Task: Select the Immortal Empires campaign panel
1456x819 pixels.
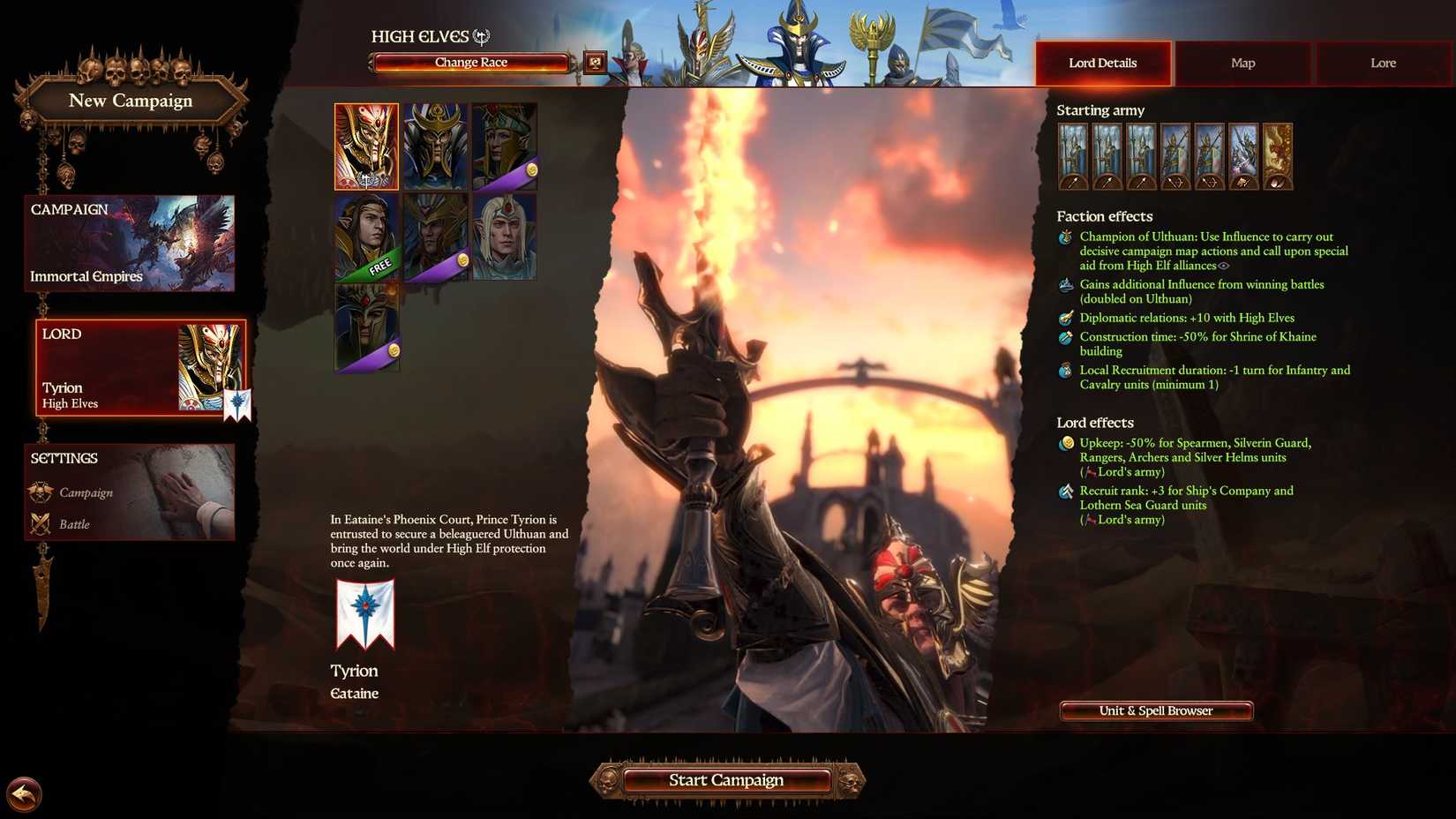Action: 129,244
